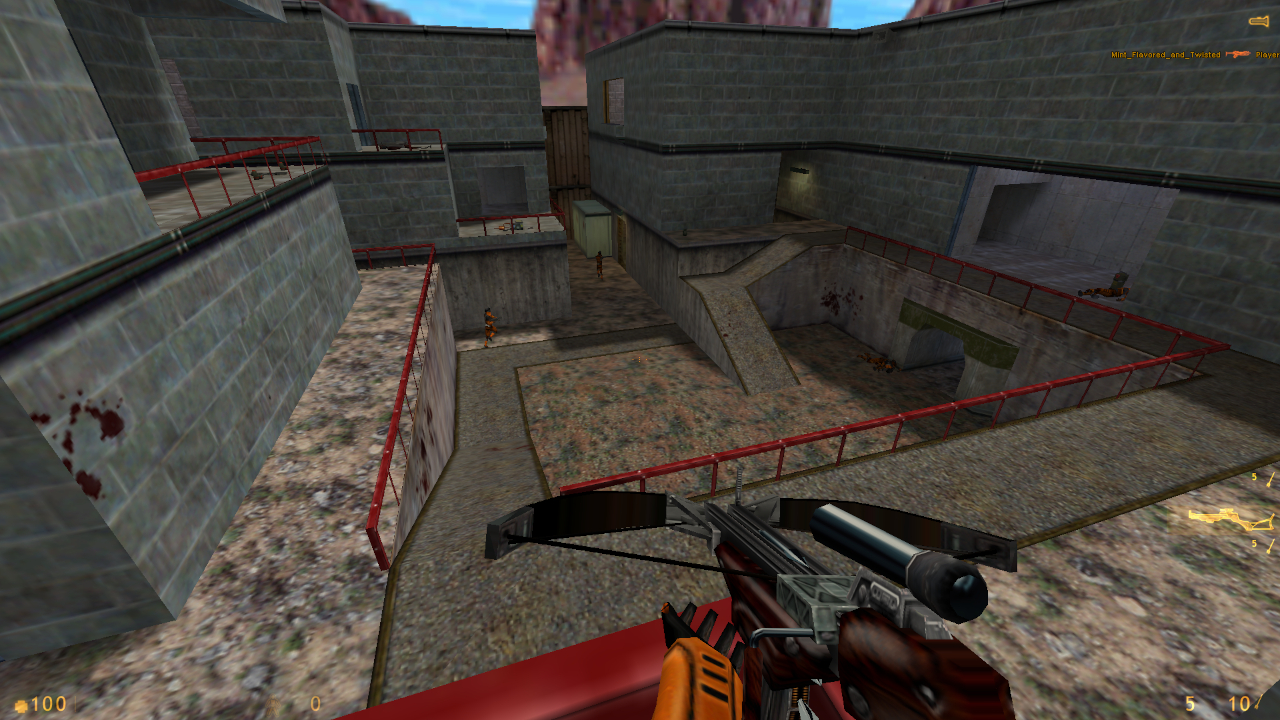Click the orange gun icon in kill feed

coord(1237,54)
